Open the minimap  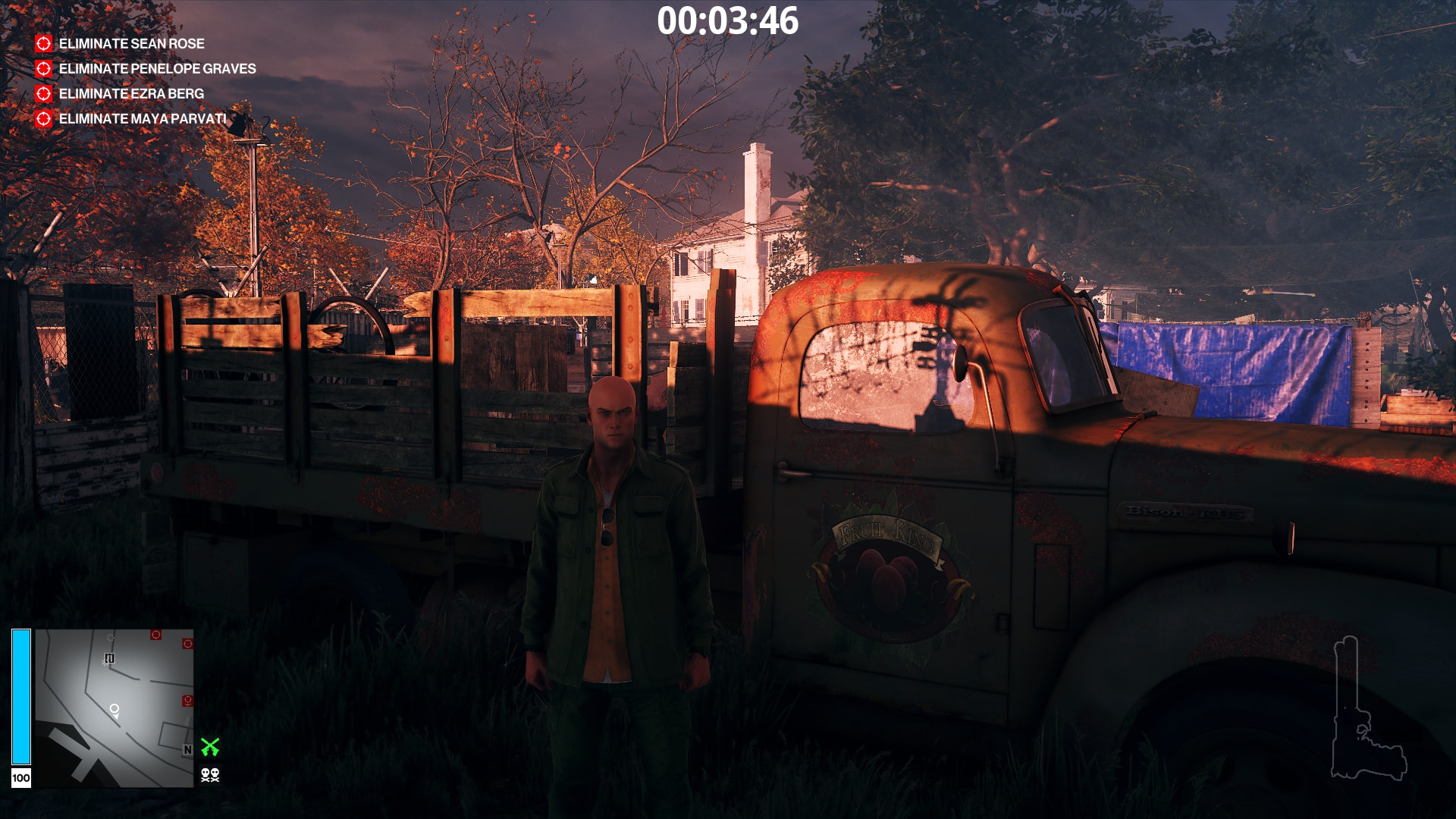point(114,708)
